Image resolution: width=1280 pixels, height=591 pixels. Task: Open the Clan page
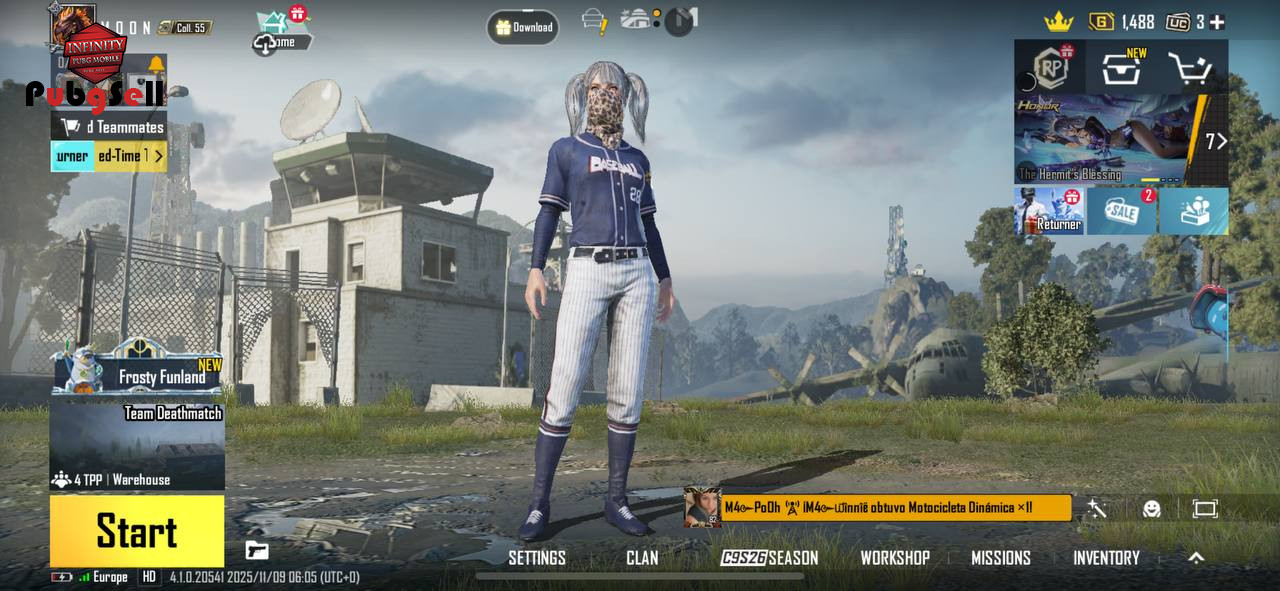tap(642, 558)
